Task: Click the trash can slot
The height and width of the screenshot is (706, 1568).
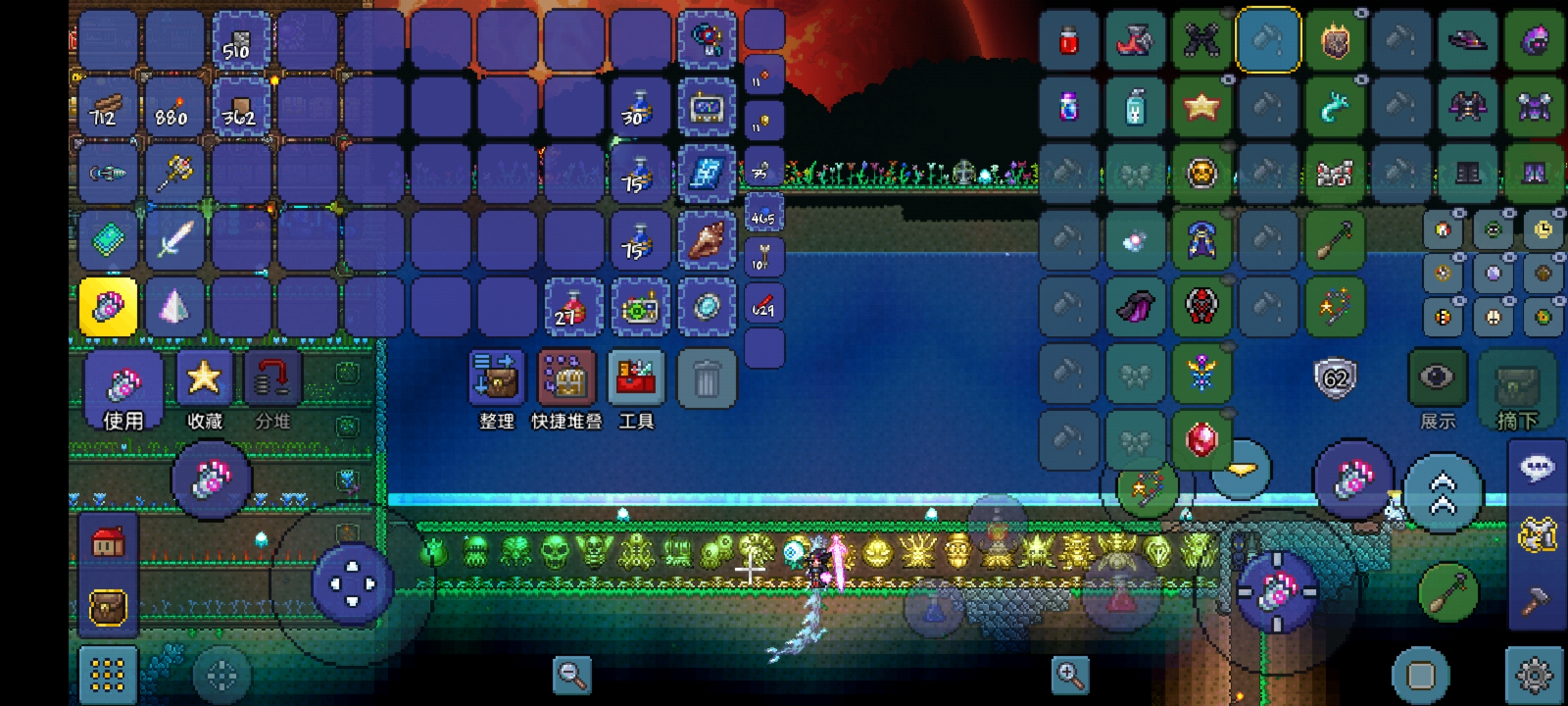Action: pyautogui.click(x=706, y=379)
